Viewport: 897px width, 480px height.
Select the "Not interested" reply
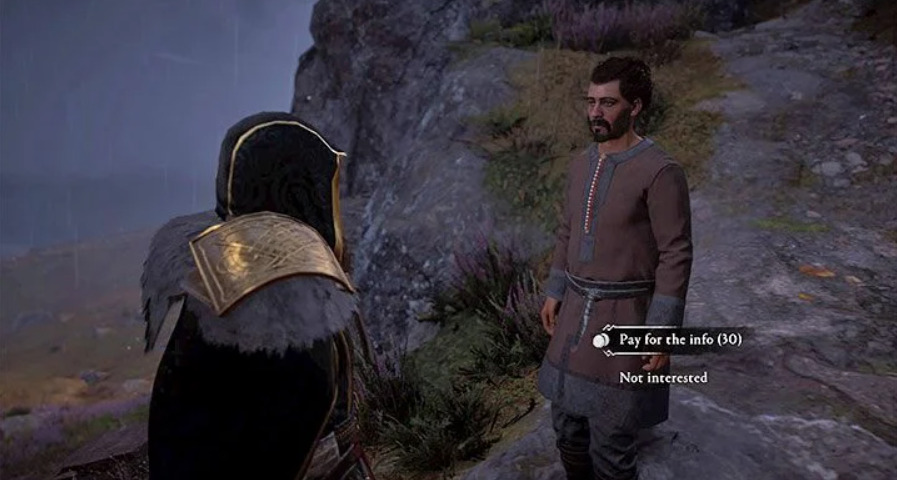663,377
